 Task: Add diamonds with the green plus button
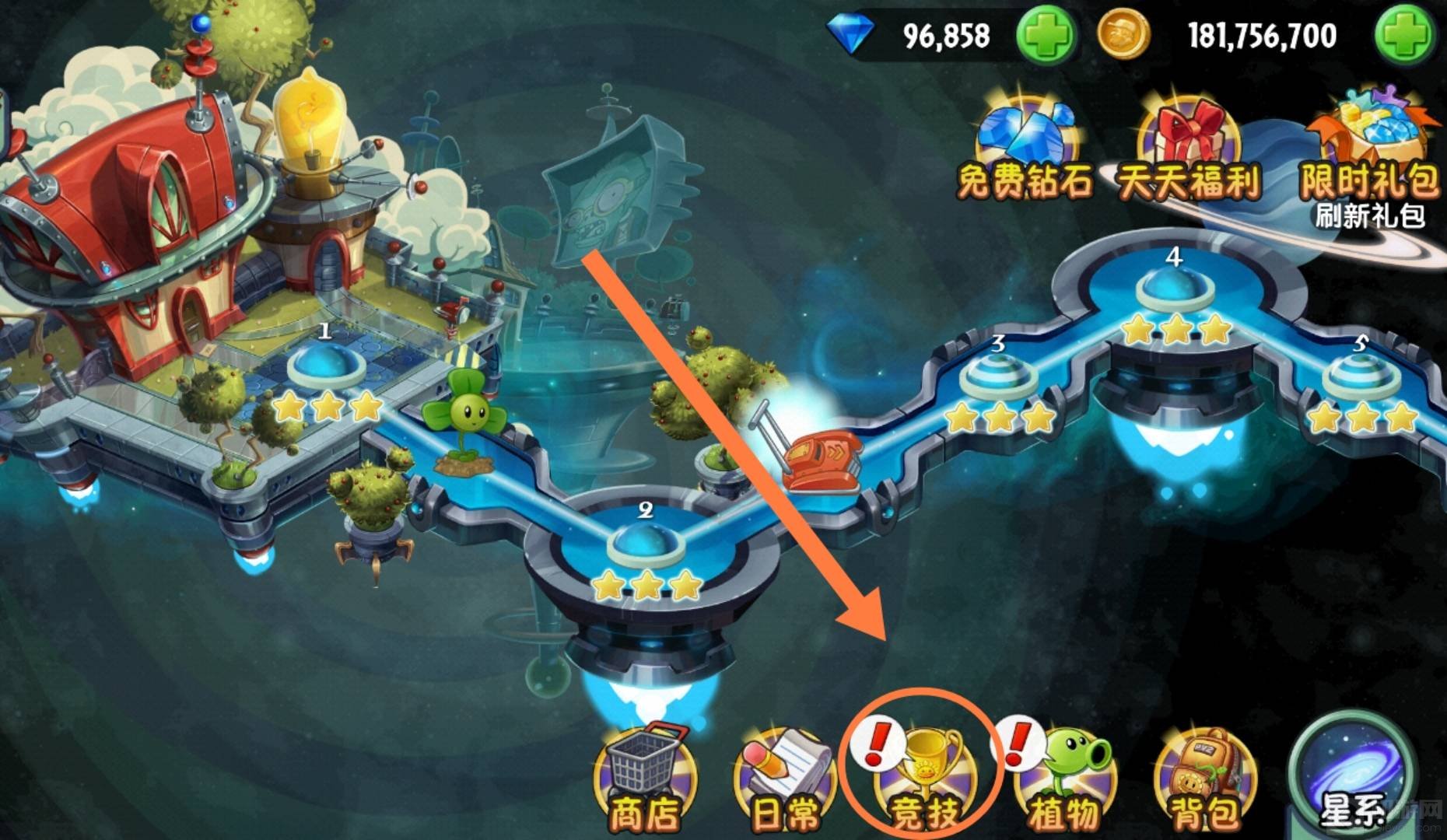[1046, 35]
